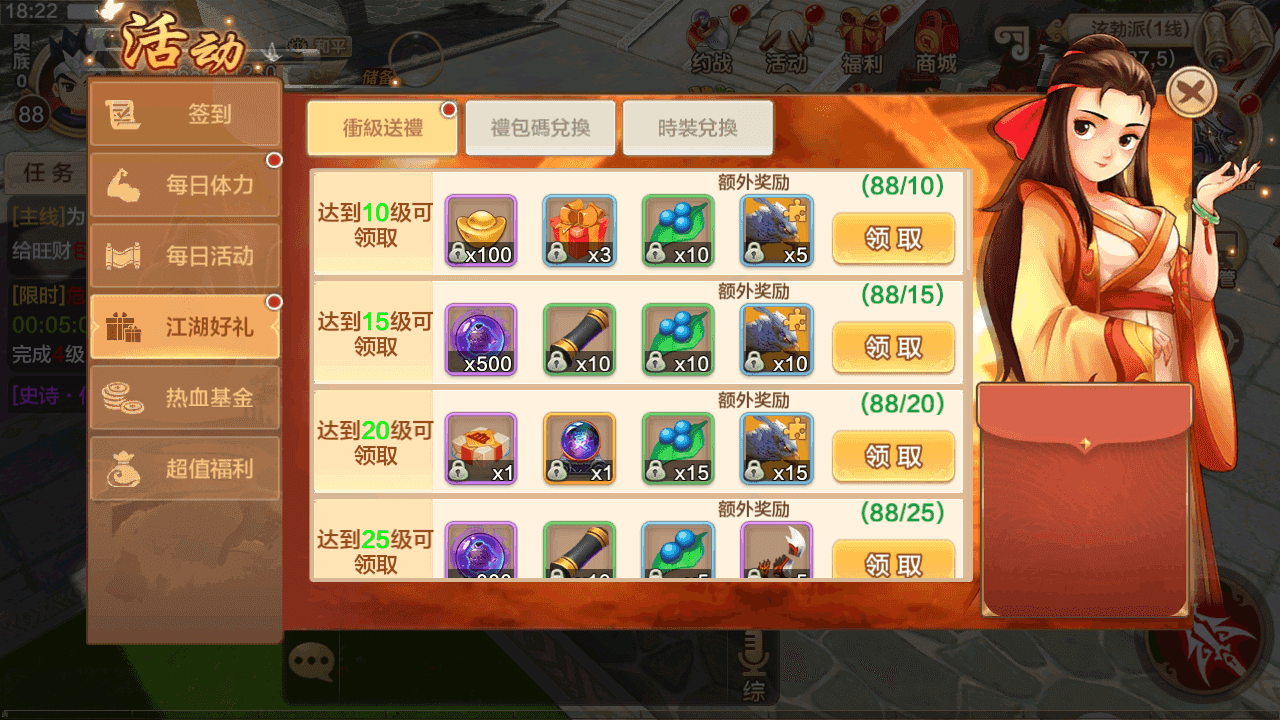Open the 福利 welfare gift icon
The width and height of the screenshot is (1280, 720).
click(x=861, y=40)
